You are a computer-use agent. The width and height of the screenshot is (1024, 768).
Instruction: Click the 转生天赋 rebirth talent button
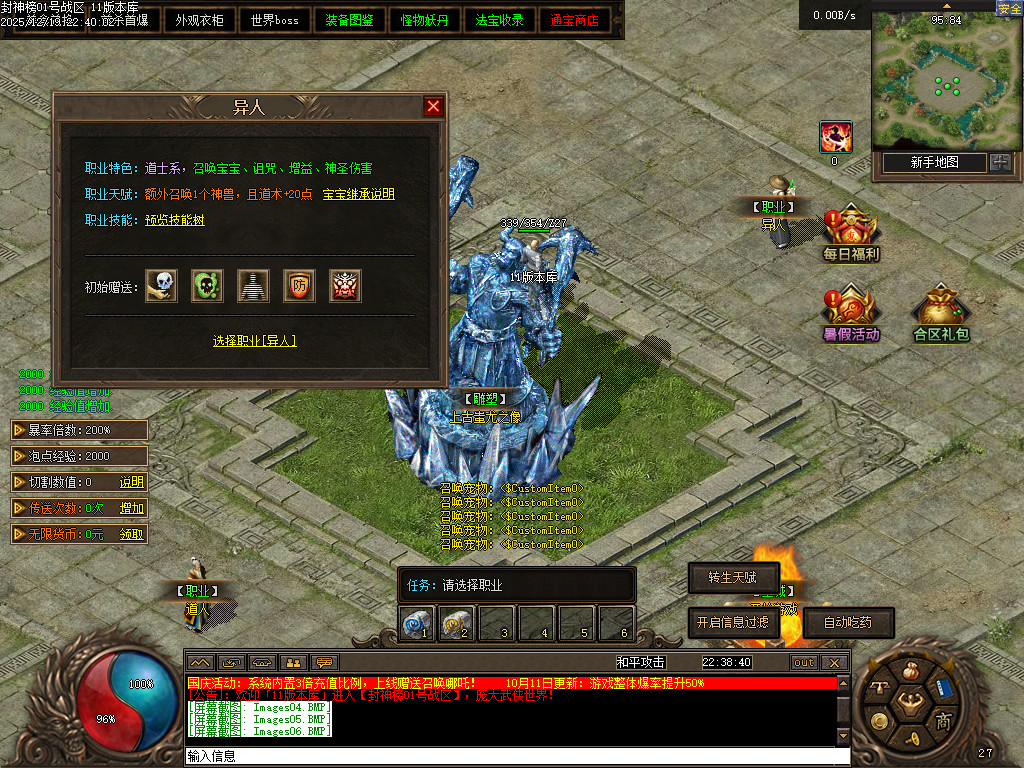click(733, 578)
